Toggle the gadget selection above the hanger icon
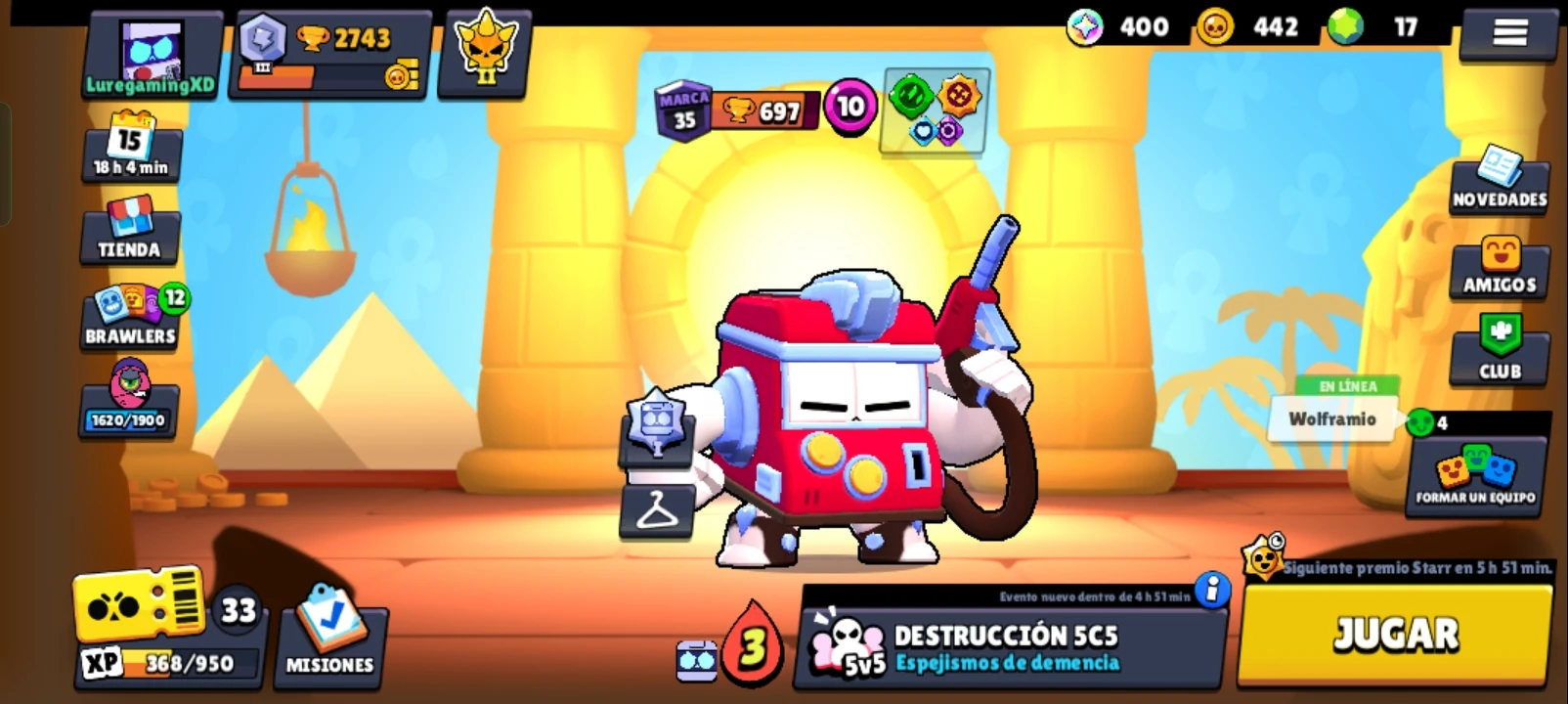Viewport: 1568px width, 704px height. [x=654, y=442]
